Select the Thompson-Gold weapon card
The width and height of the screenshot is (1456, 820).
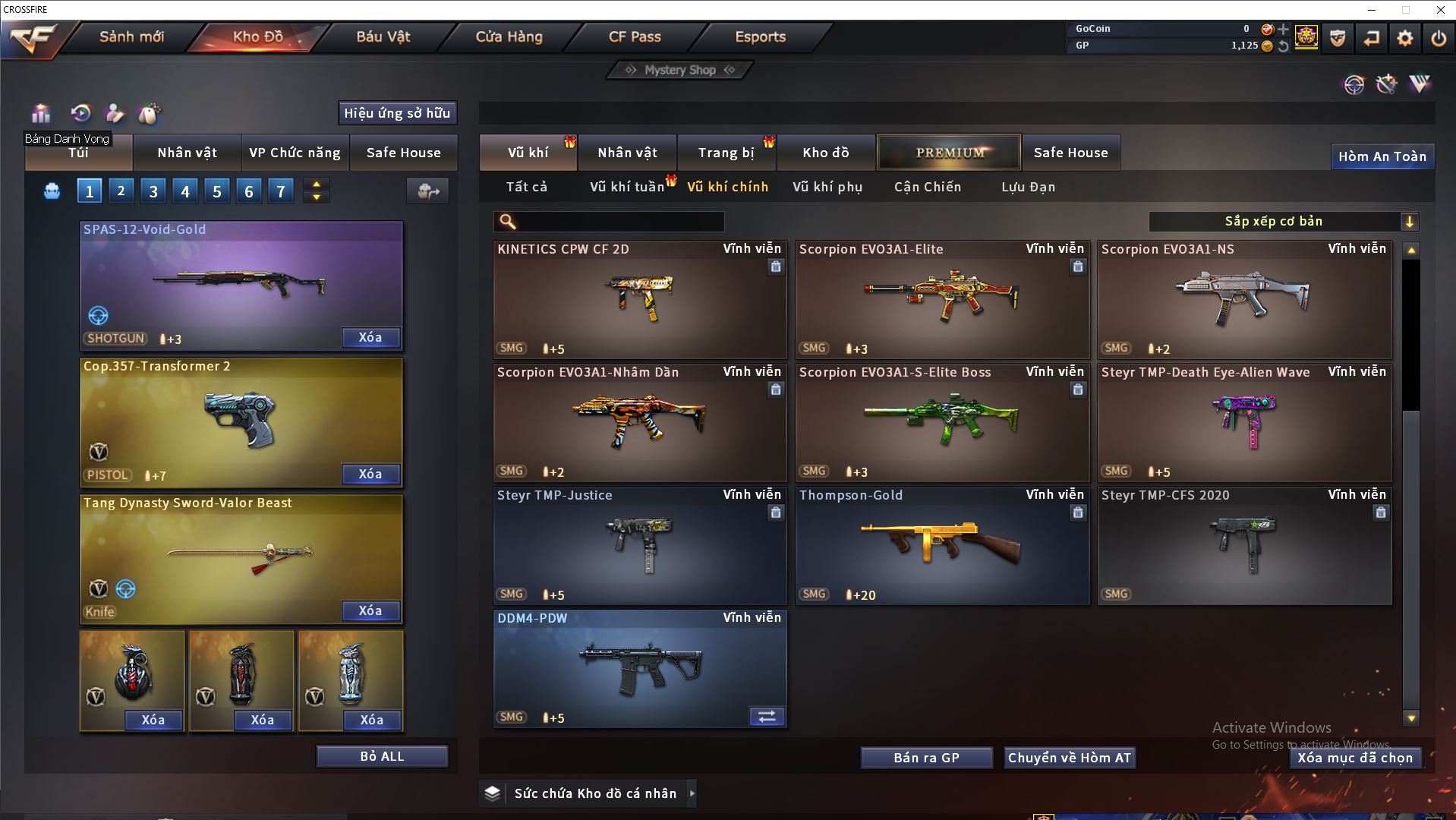click(941, 546)
